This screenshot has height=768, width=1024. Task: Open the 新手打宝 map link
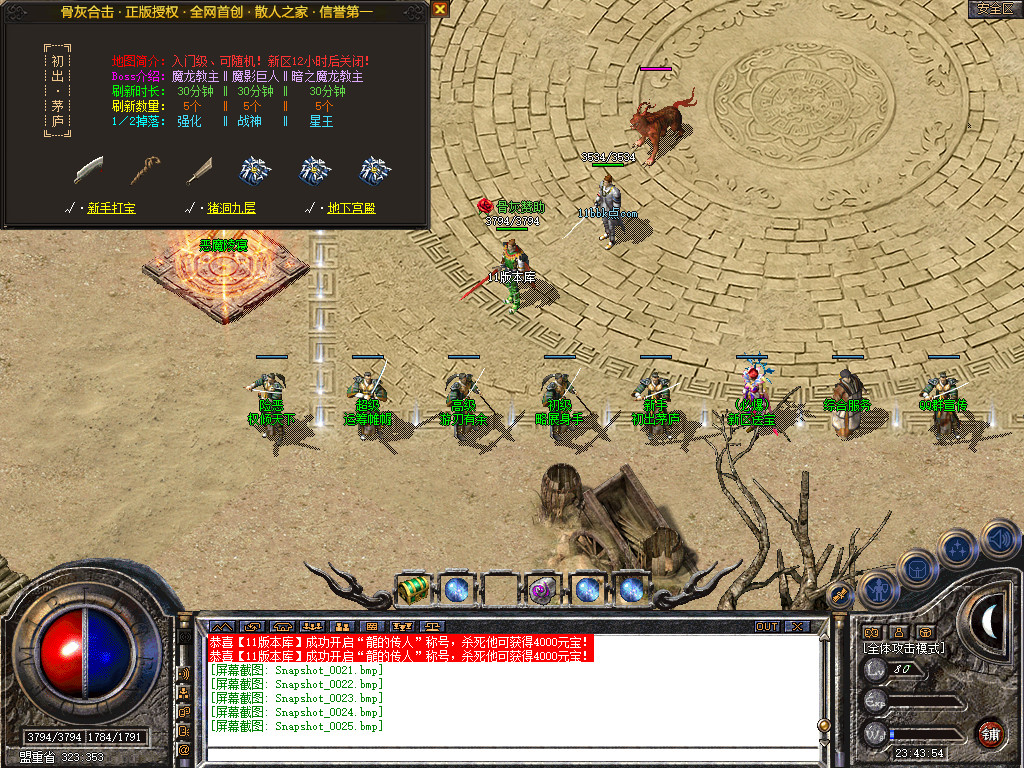(x=112, y=208)
